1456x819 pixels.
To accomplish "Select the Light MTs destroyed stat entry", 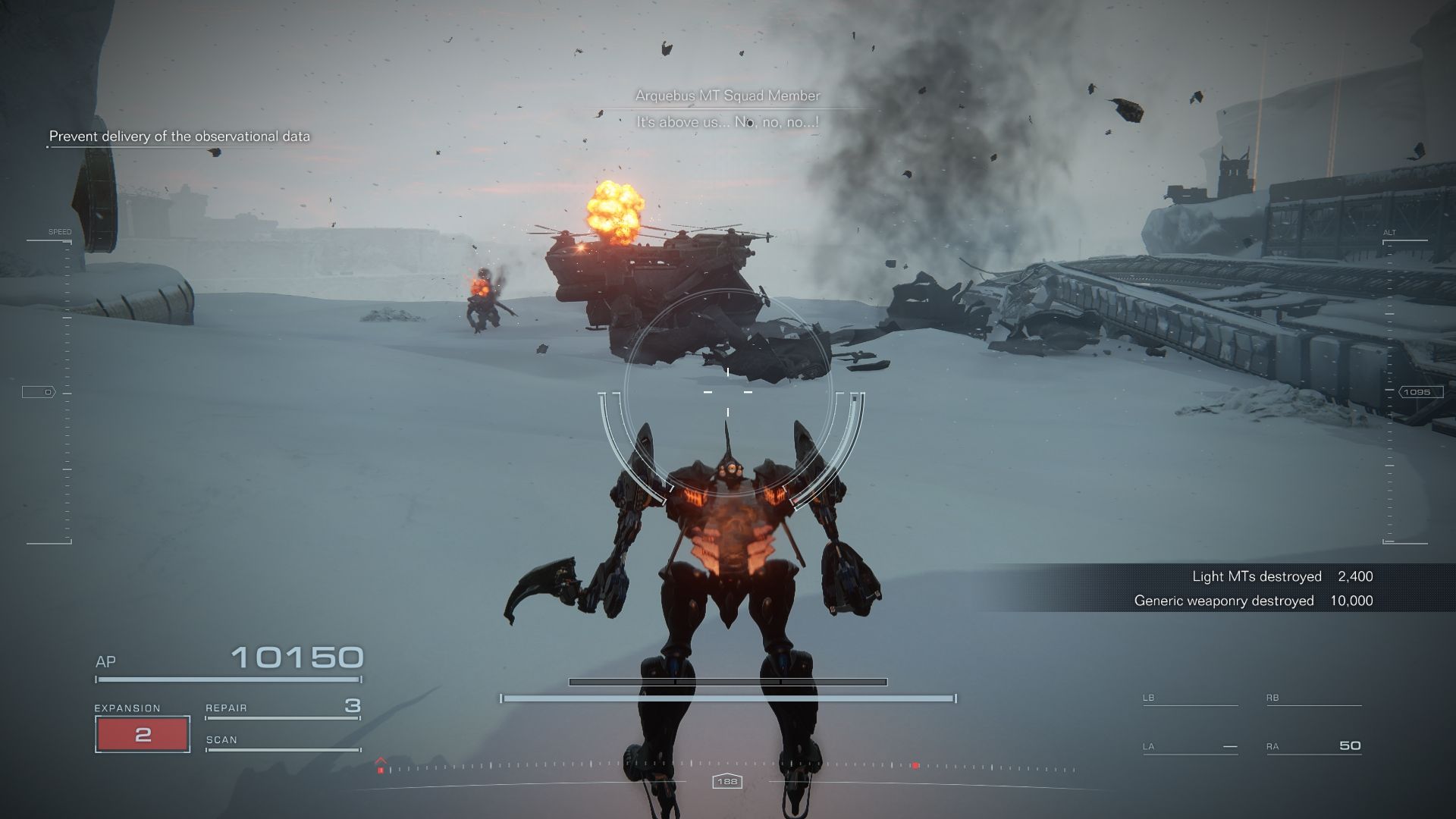I will pyautogui.click(x=1280, y=576).
